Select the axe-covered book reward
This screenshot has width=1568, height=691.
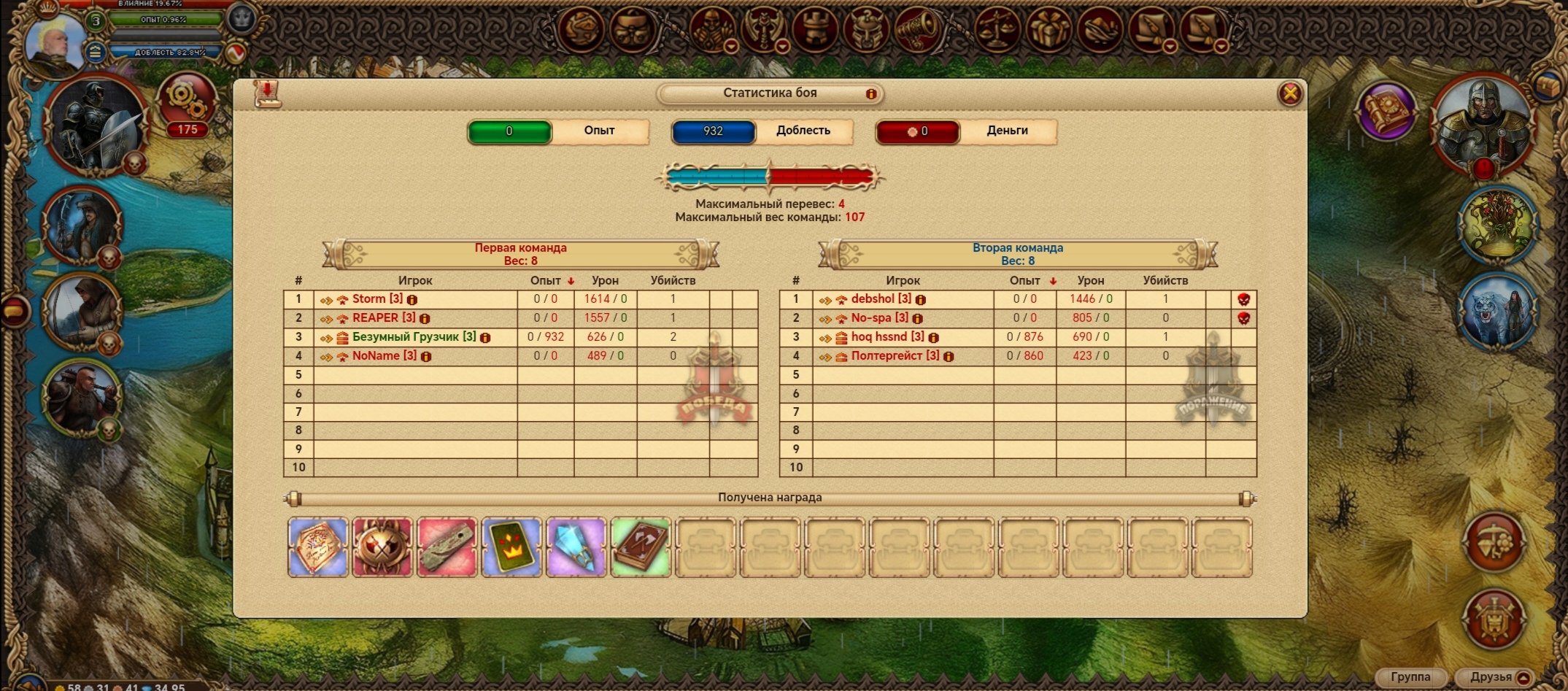click(640, 547)
